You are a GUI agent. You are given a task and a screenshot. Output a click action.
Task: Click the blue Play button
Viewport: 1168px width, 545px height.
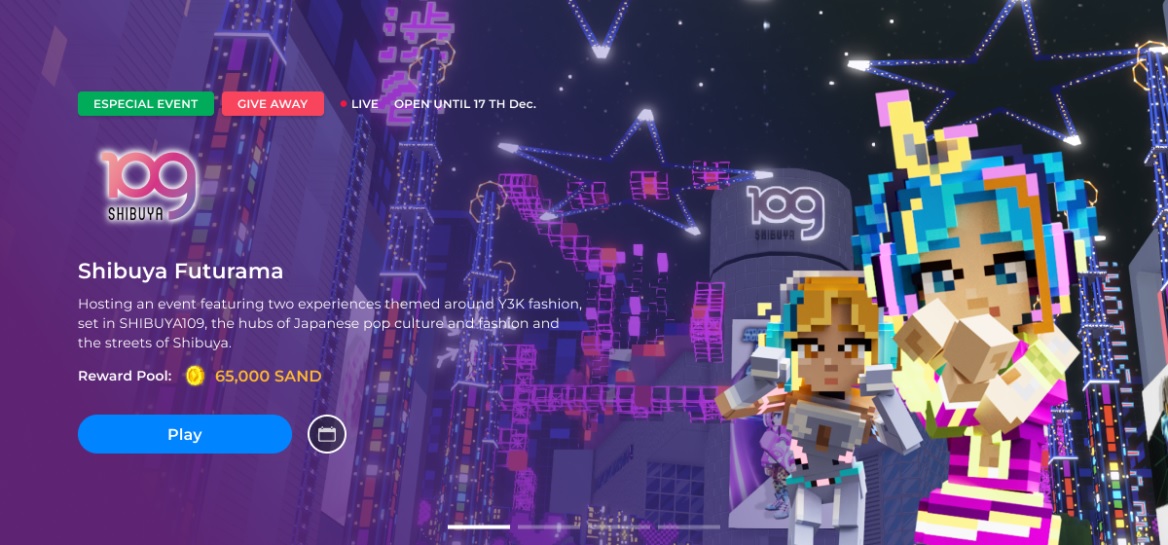185,434
